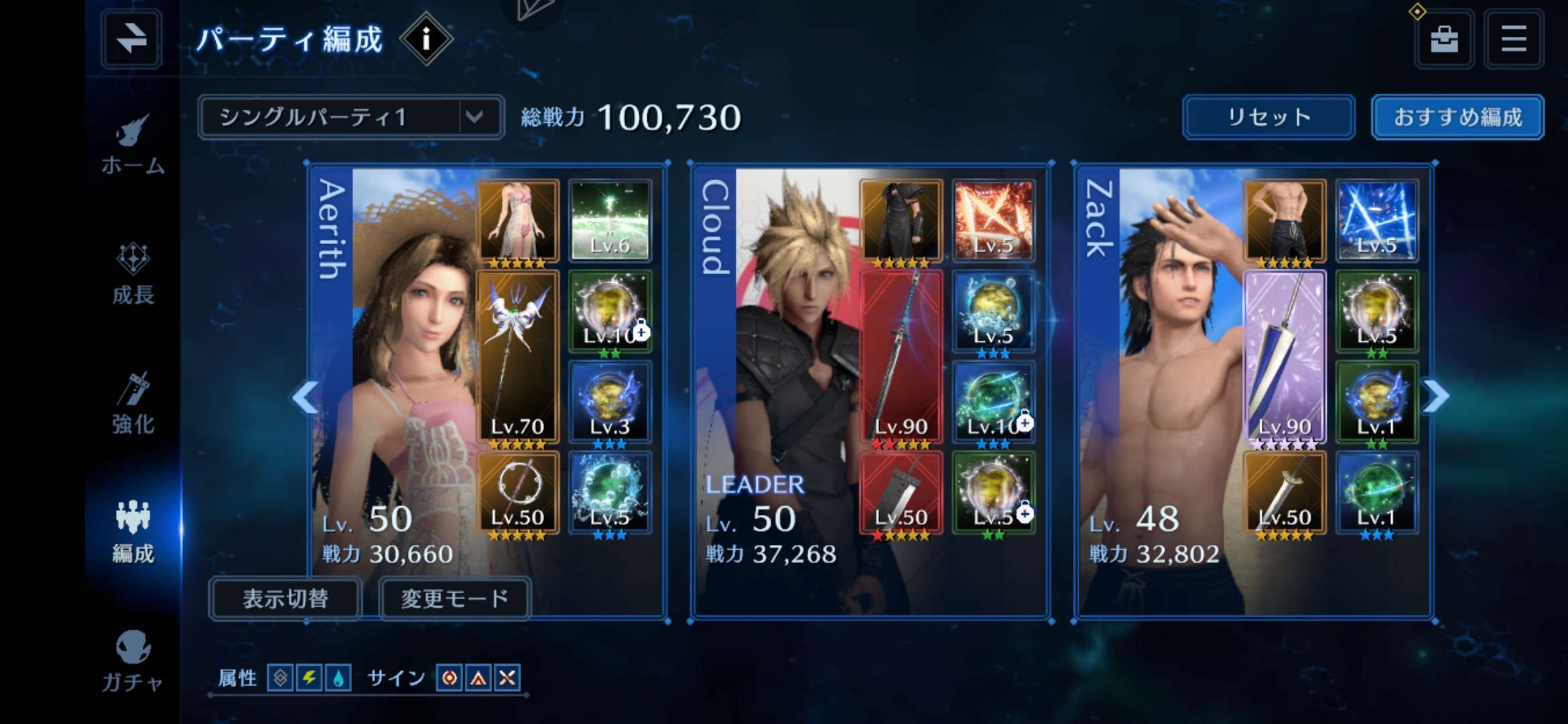Switch to the 成長 growth tab
The image size is (1568, 724).
[x=133, y=274]
